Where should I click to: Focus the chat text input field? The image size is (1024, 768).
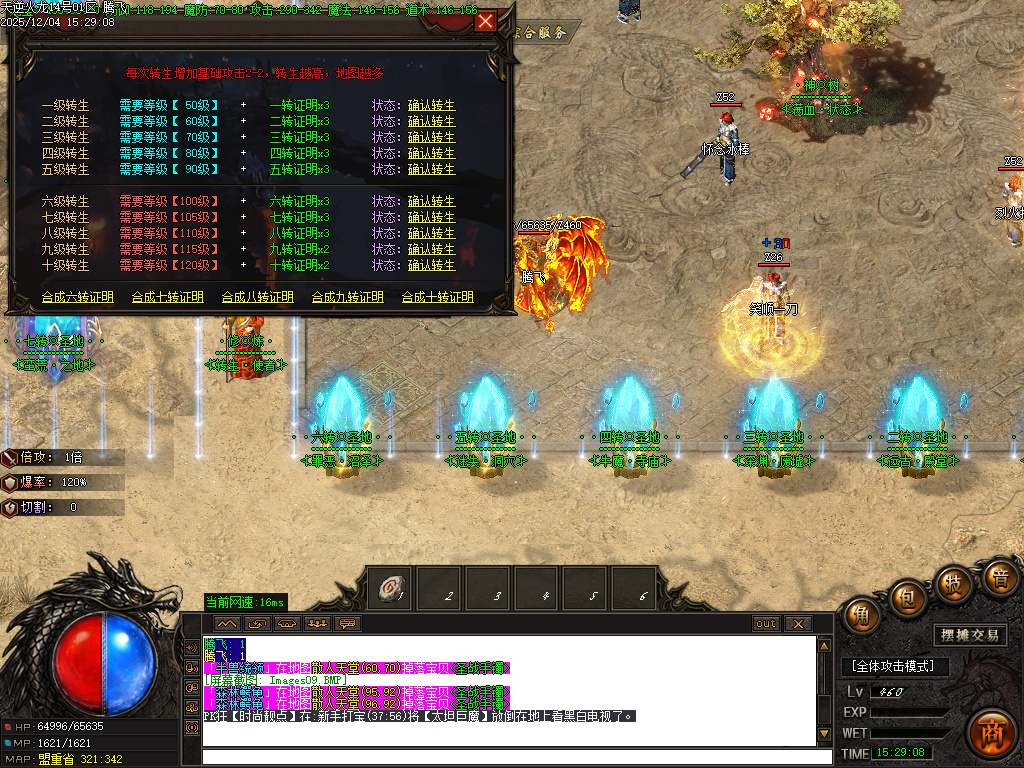(508, 756)
